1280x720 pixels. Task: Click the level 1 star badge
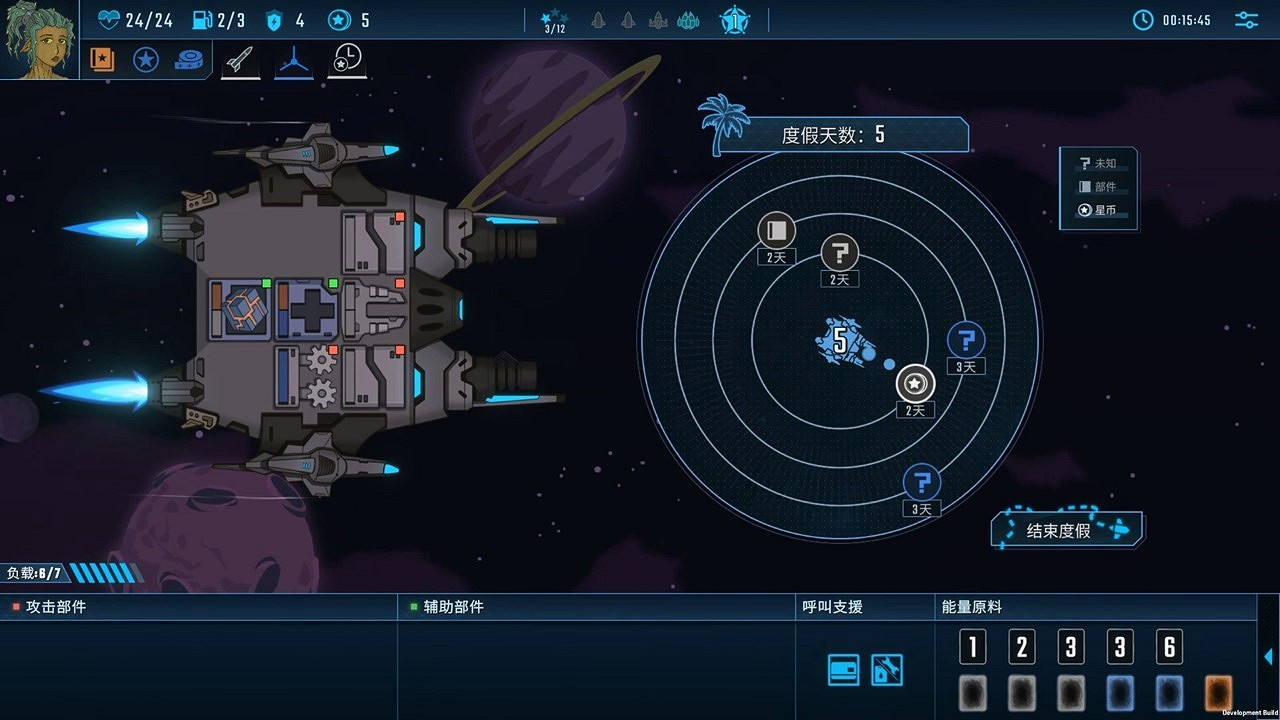[x=735, y=20]
